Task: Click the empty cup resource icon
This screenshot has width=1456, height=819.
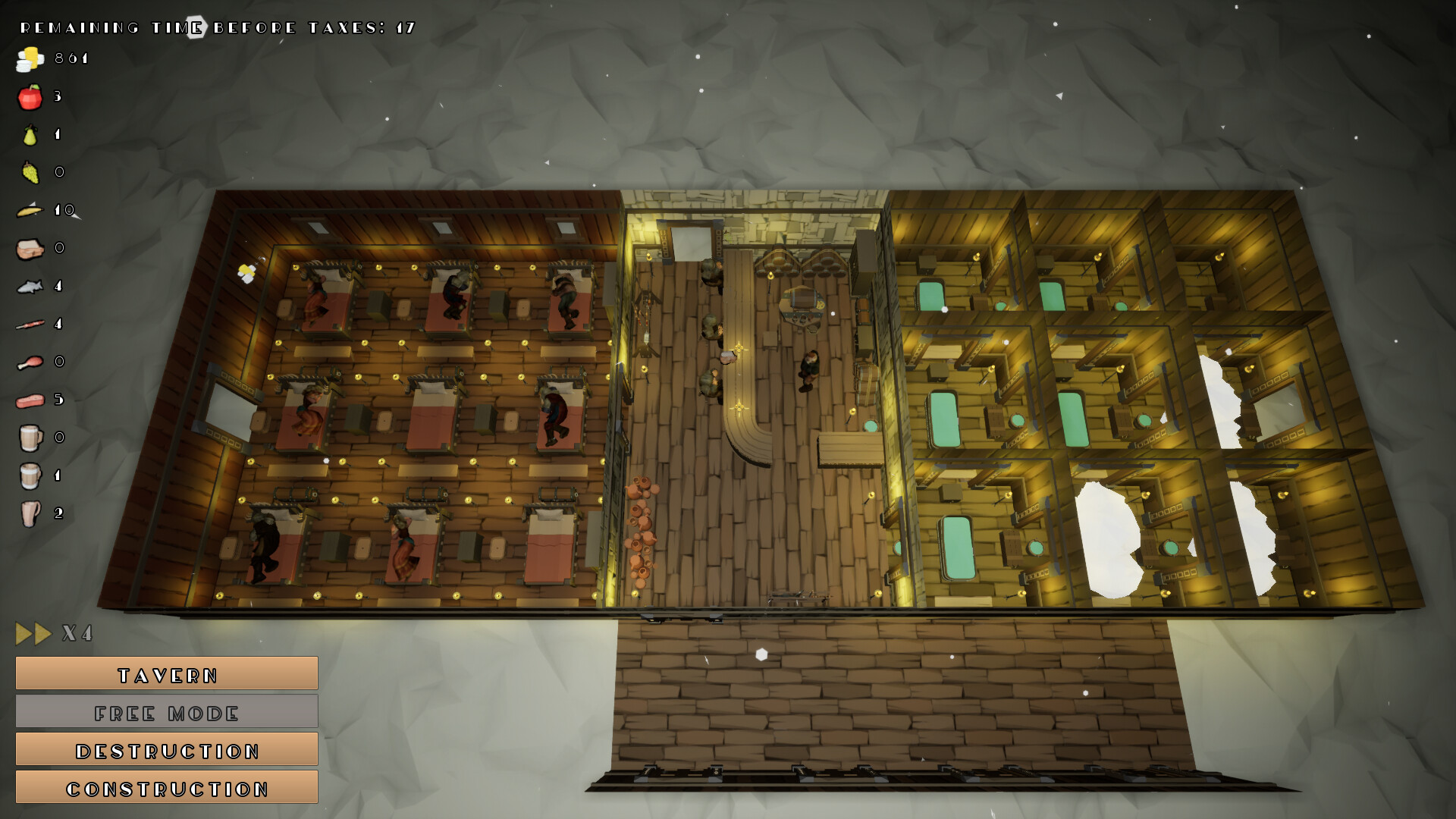Action: coord(29,513)
